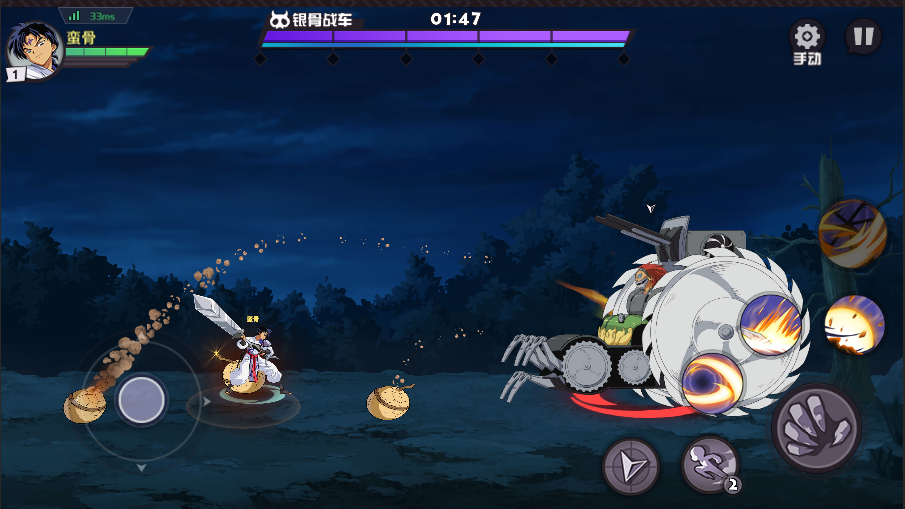This screenshot has width=905, height=509.
Task: Unleash the glowing fireball skill
Action: coord(854,325)
